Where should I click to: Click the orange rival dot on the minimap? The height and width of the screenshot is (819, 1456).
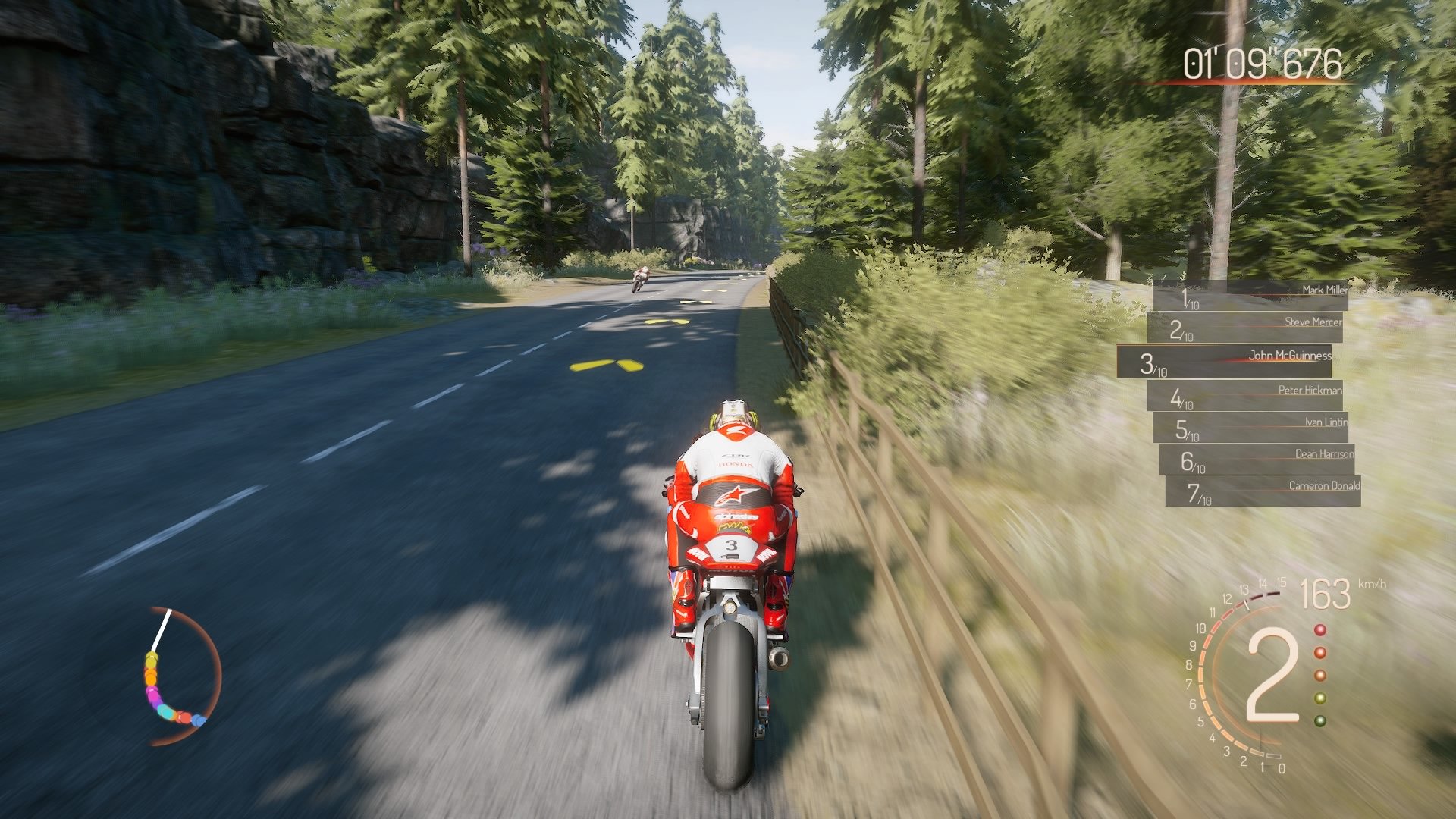(x=151, y=677)
